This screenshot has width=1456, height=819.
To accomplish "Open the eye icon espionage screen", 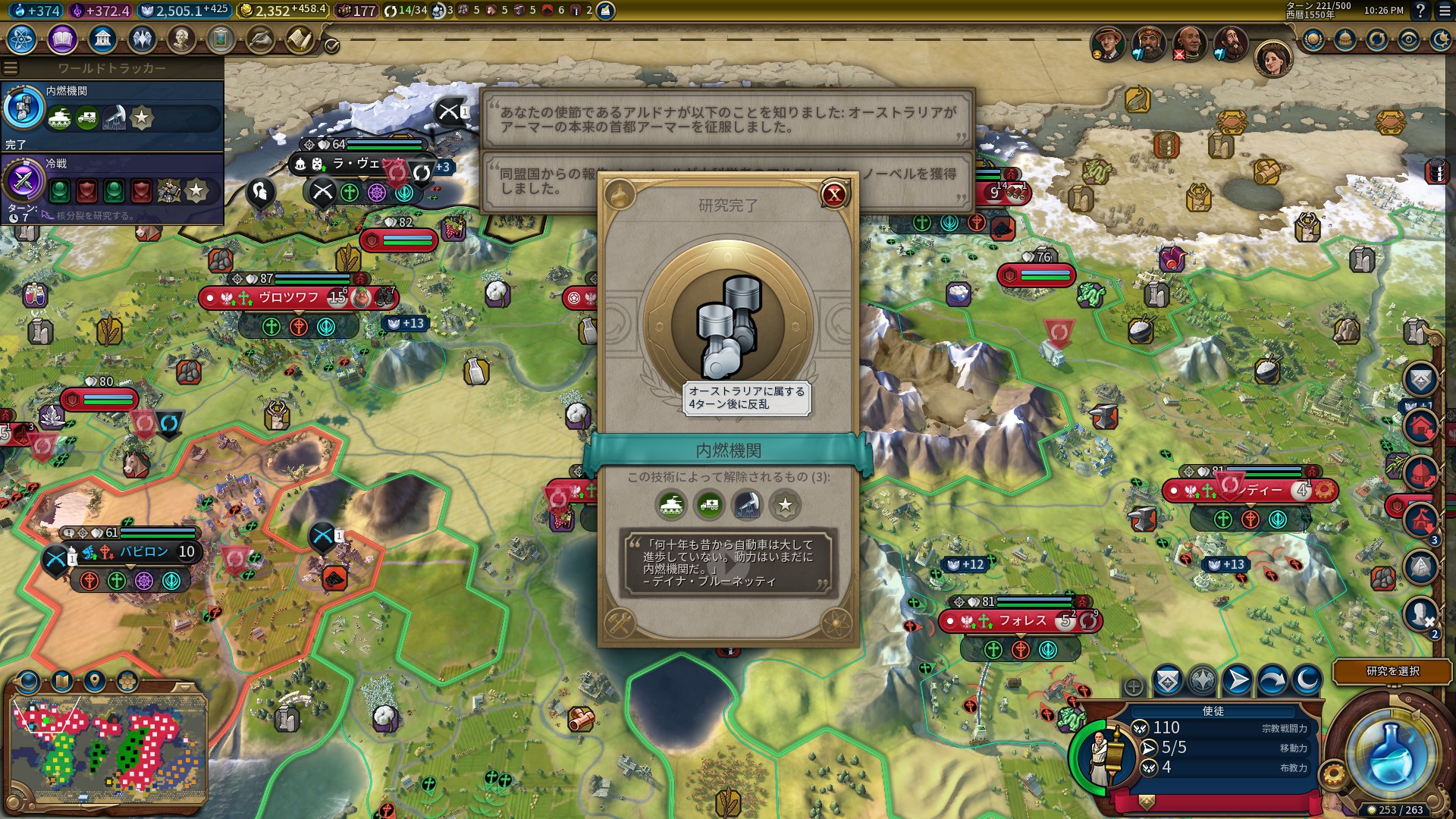I will tap(1409, 39).
